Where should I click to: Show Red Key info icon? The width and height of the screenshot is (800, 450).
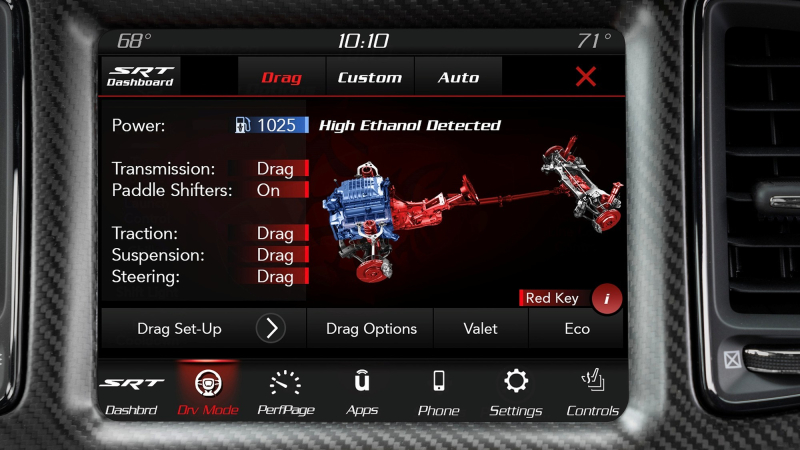point(606,298)
